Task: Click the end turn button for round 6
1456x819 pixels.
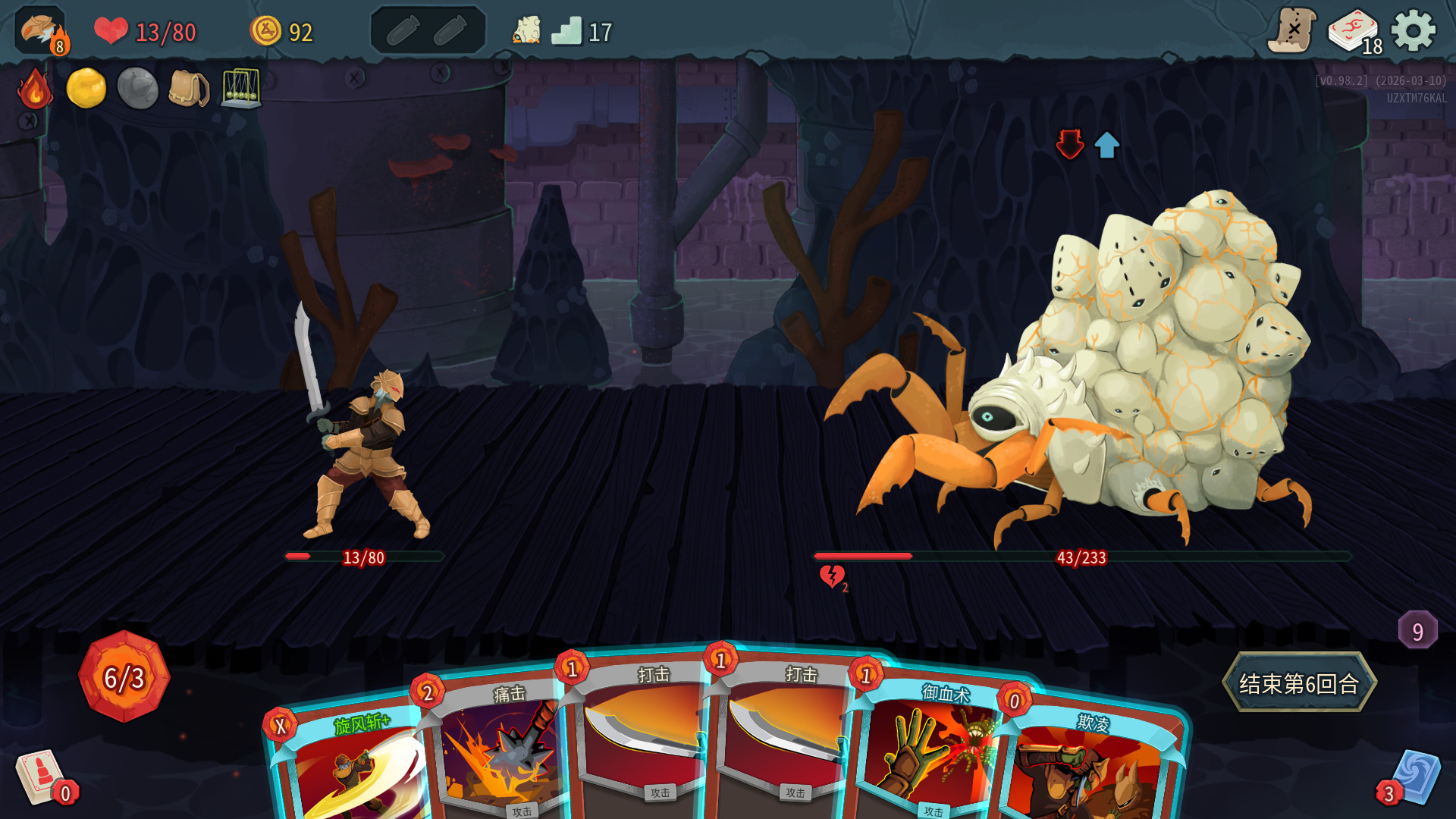Action: (x=1298, y=683)
